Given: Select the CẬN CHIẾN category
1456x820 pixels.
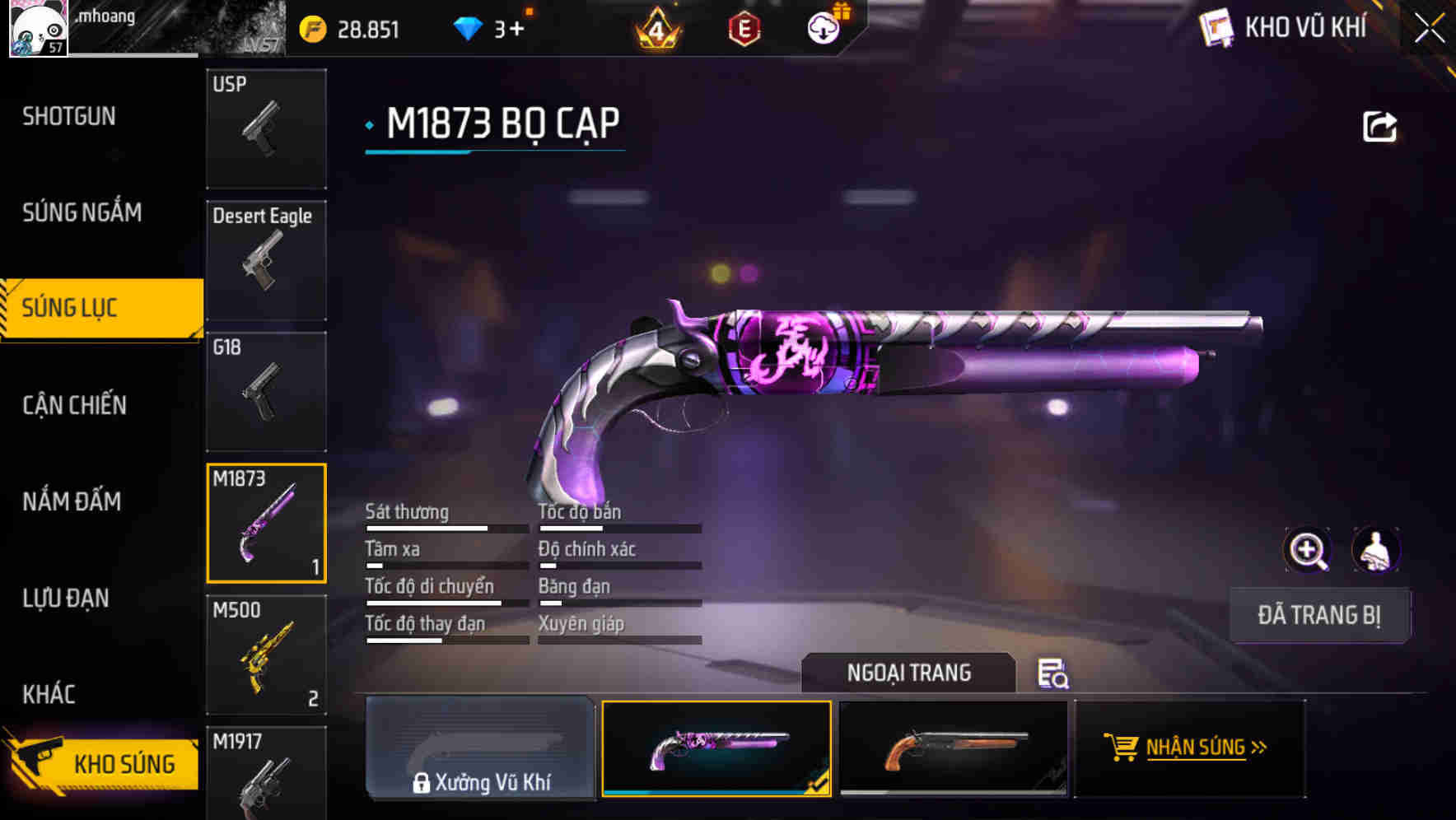Looking at the screenshot, I should (74, 405).
